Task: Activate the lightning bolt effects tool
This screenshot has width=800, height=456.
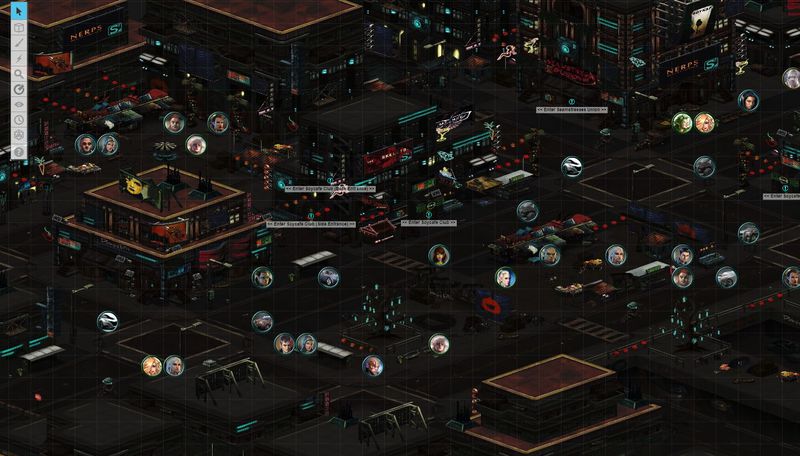Action: point(18,58)
